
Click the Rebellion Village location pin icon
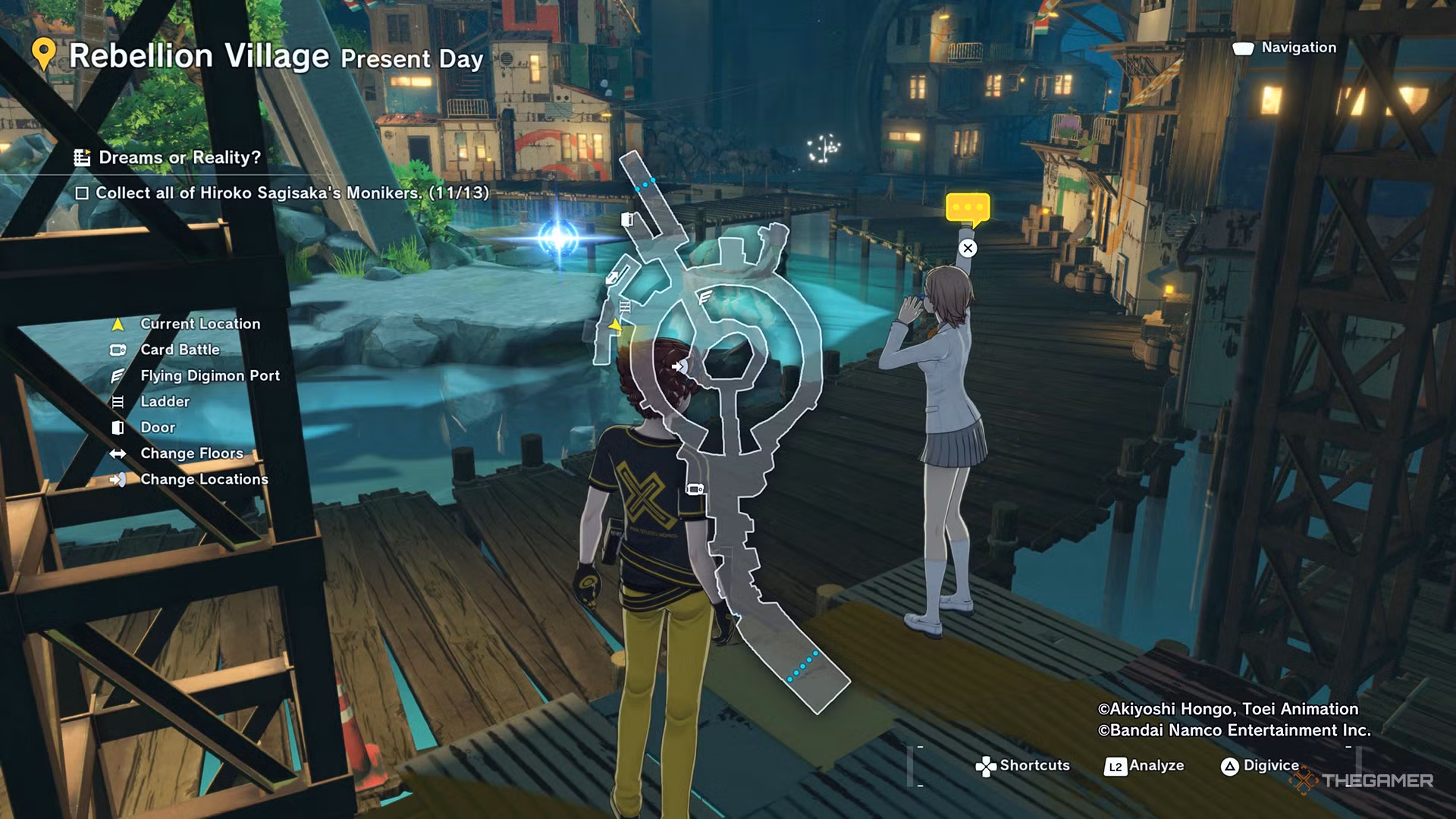pos(44,55)
